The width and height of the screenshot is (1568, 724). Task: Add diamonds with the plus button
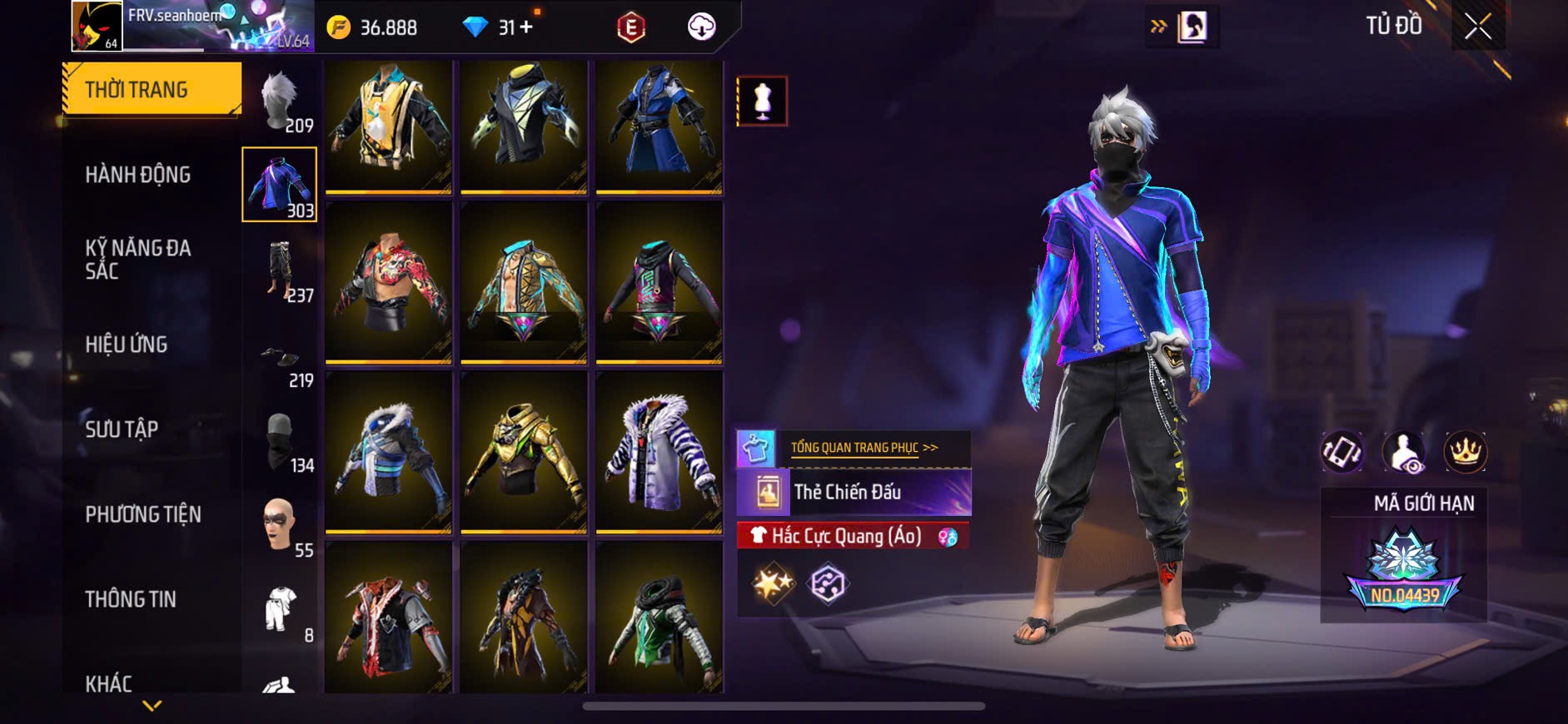[x=526, y=27]
